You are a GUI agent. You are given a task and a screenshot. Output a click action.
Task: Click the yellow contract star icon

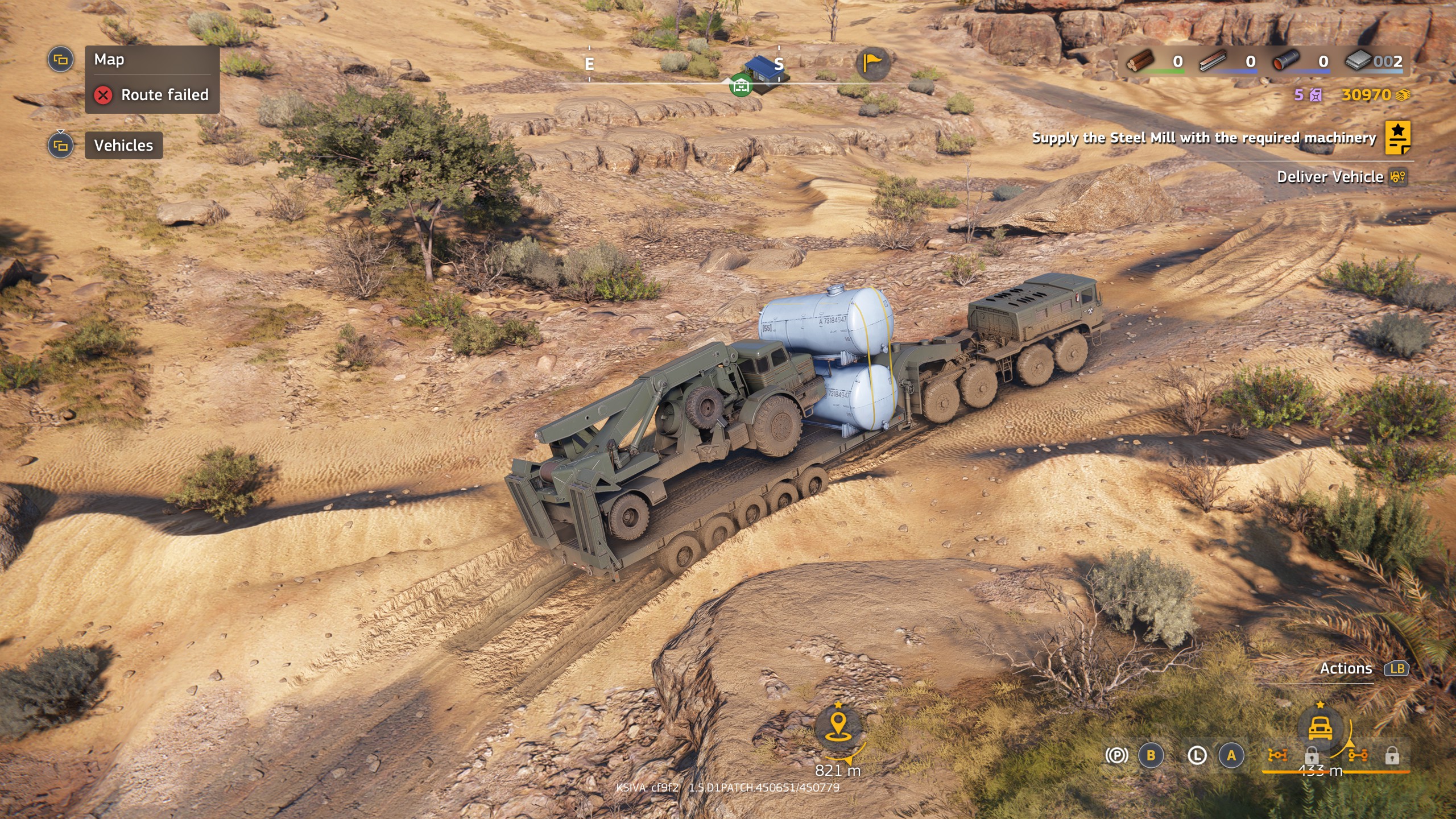click(1397, 138)
